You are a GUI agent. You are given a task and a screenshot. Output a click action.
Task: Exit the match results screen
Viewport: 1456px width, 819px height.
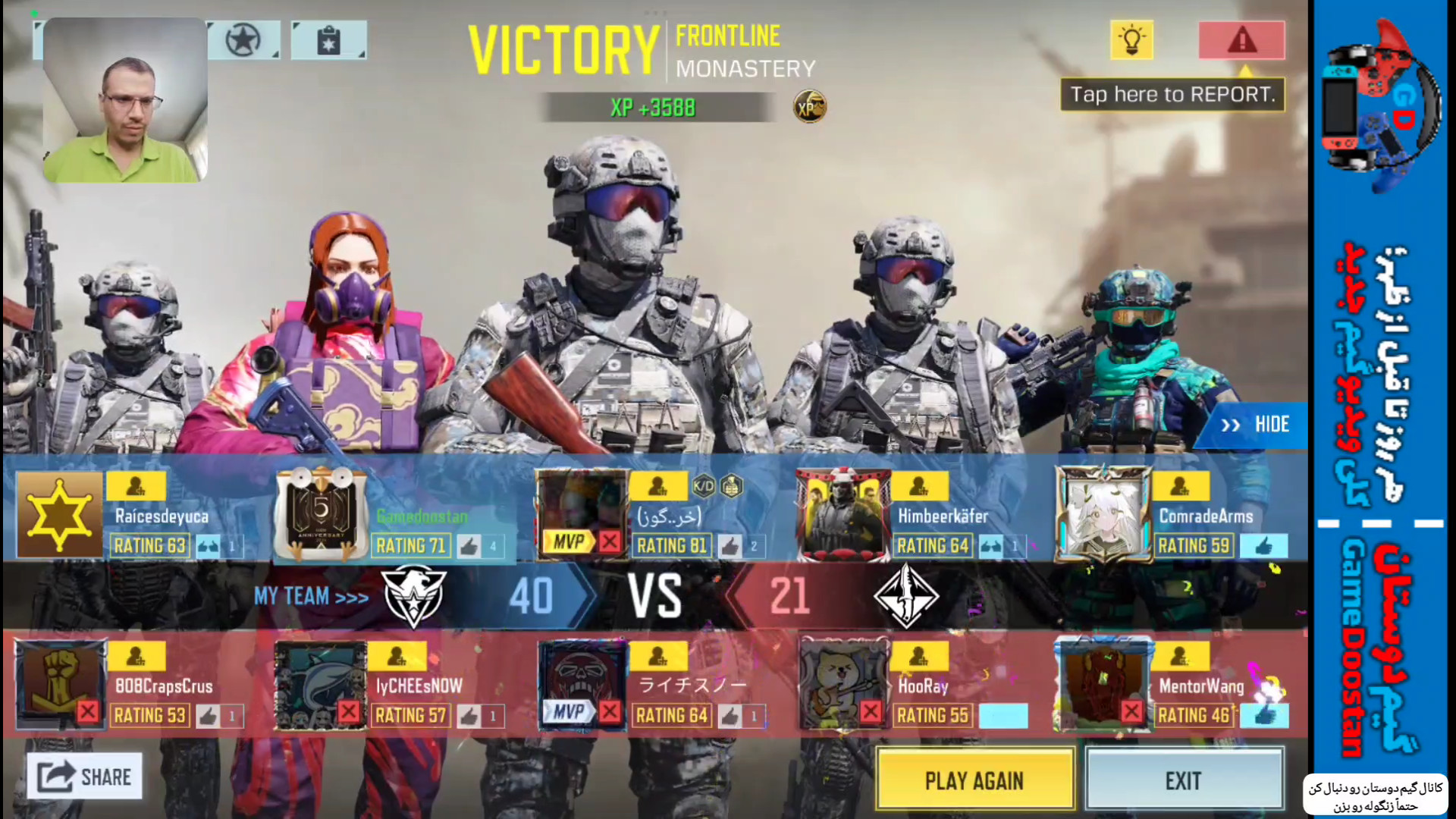point(1184,780)
